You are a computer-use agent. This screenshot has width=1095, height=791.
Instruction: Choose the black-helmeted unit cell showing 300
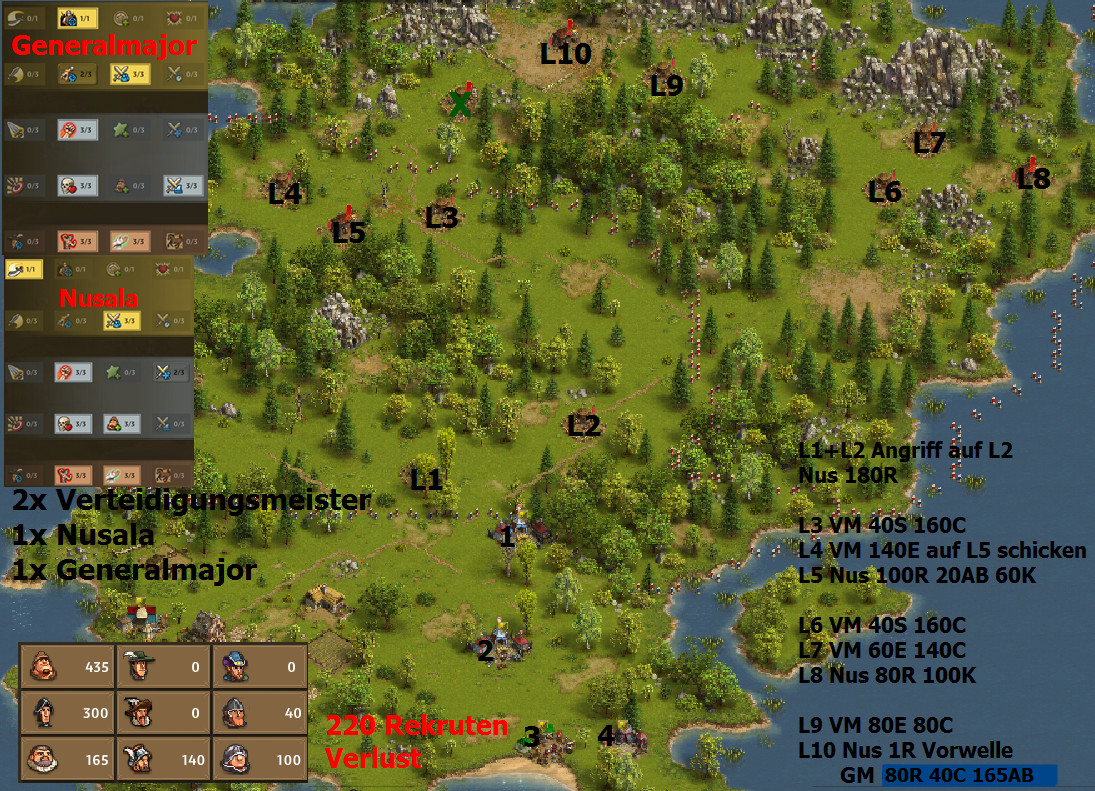point(67,713)
